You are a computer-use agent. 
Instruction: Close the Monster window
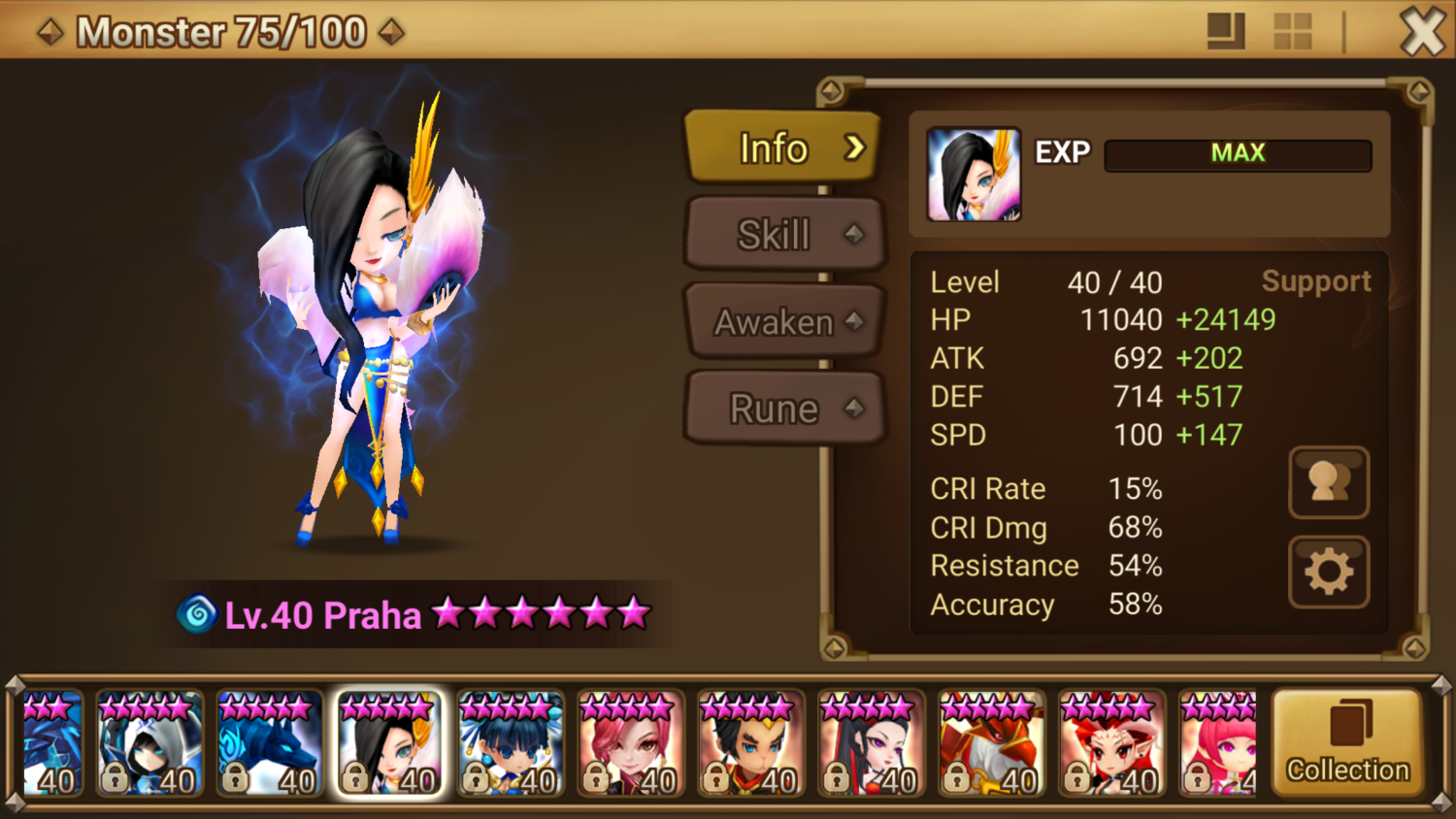tap(1422, 32)
